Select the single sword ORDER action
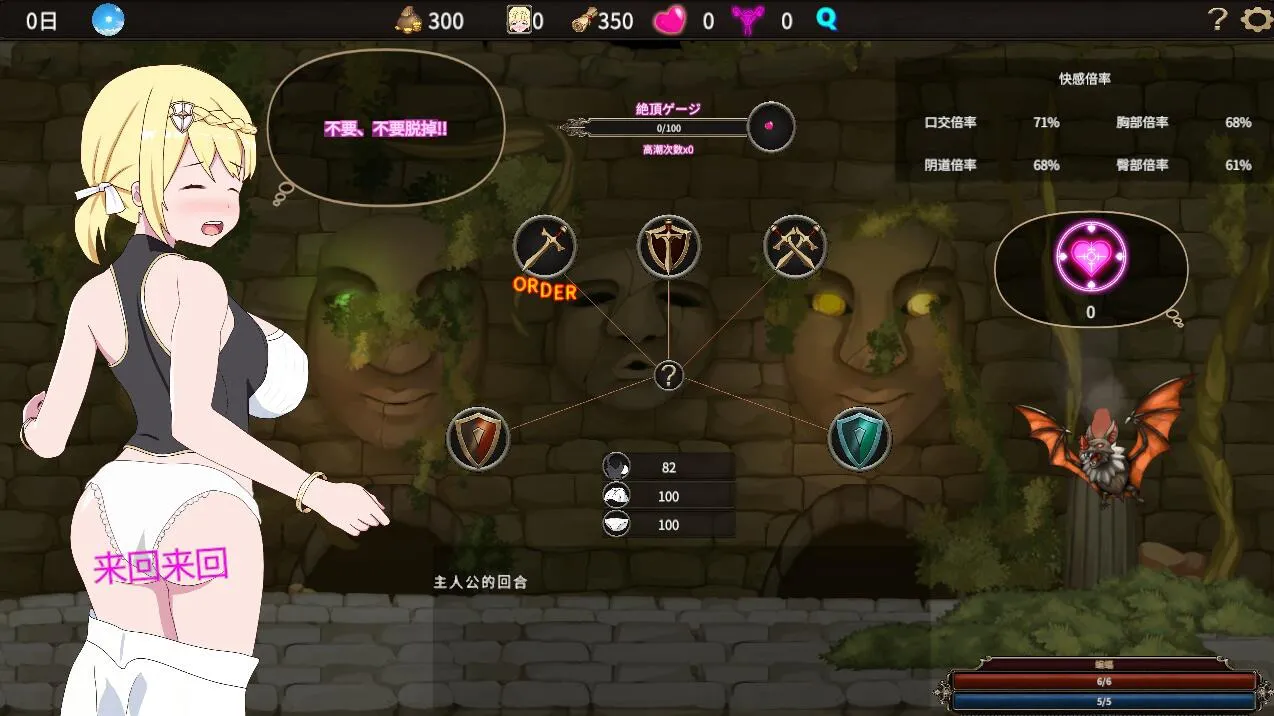Screen dimensions: 1274x716 pos(545,247)
